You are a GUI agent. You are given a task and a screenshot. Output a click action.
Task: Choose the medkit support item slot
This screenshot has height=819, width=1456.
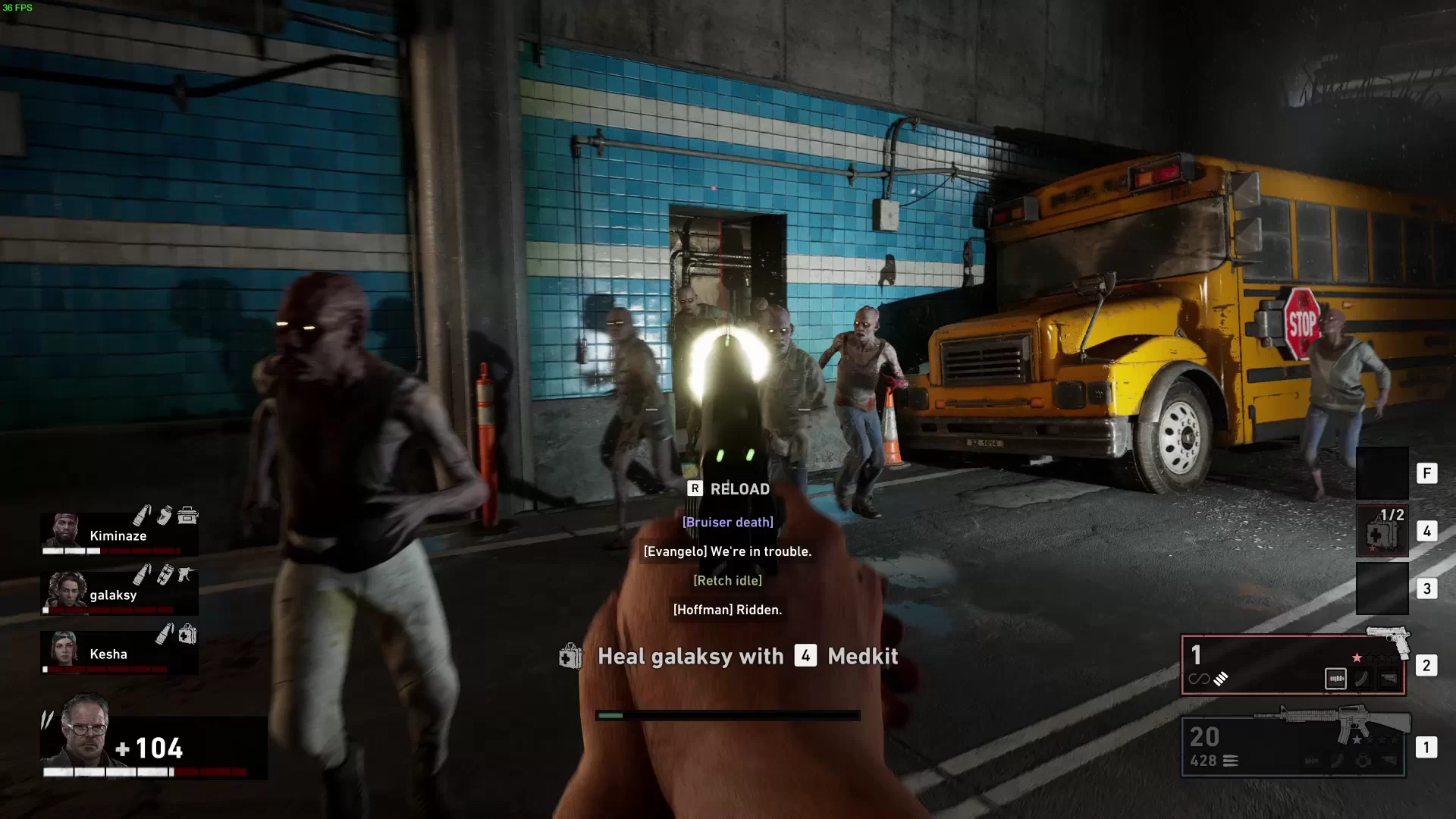(1382, 531)
